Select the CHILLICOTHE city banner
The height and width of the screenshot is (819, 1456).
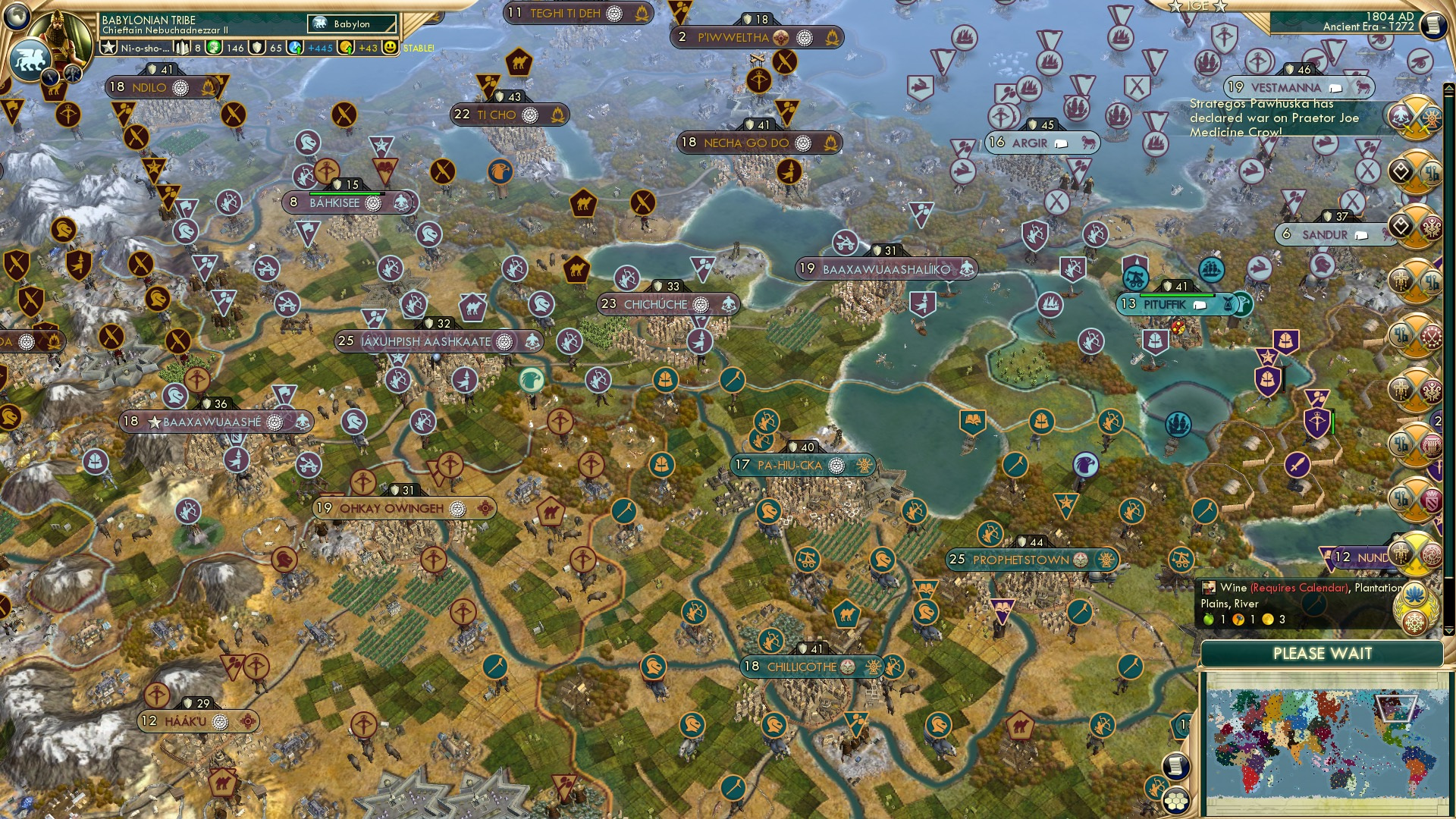804,667
